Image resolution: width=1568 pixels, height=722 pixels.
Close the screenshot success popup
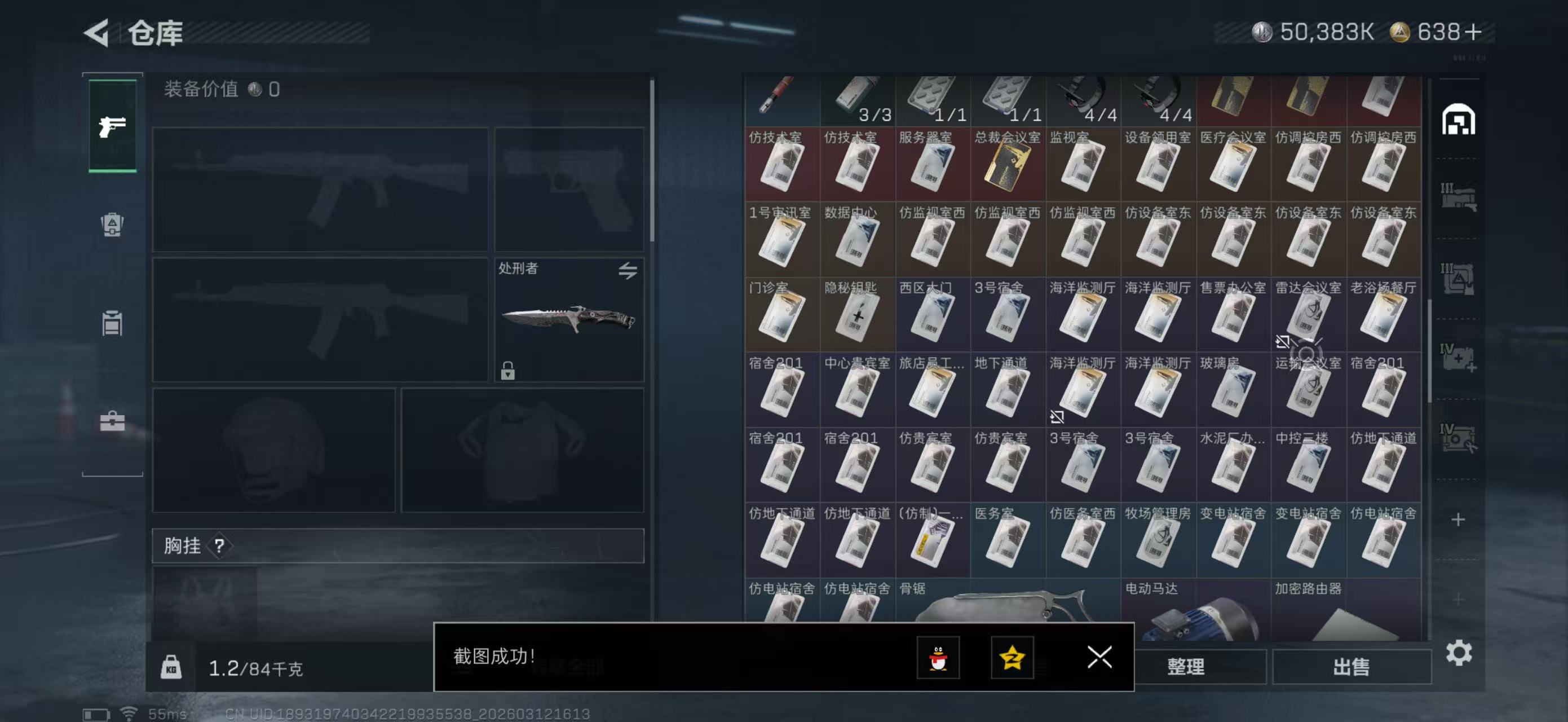[1099, 658]
